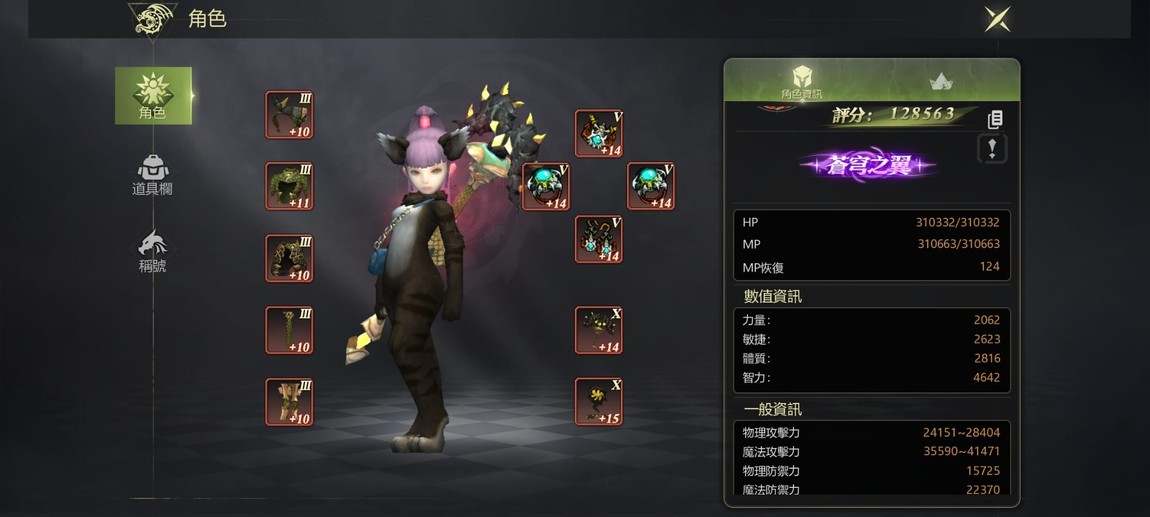Show the 角色資訊 helmet tab
The height and width of the screenshot is (517, 1150).
pyautogui.click(x=801, y=81)
